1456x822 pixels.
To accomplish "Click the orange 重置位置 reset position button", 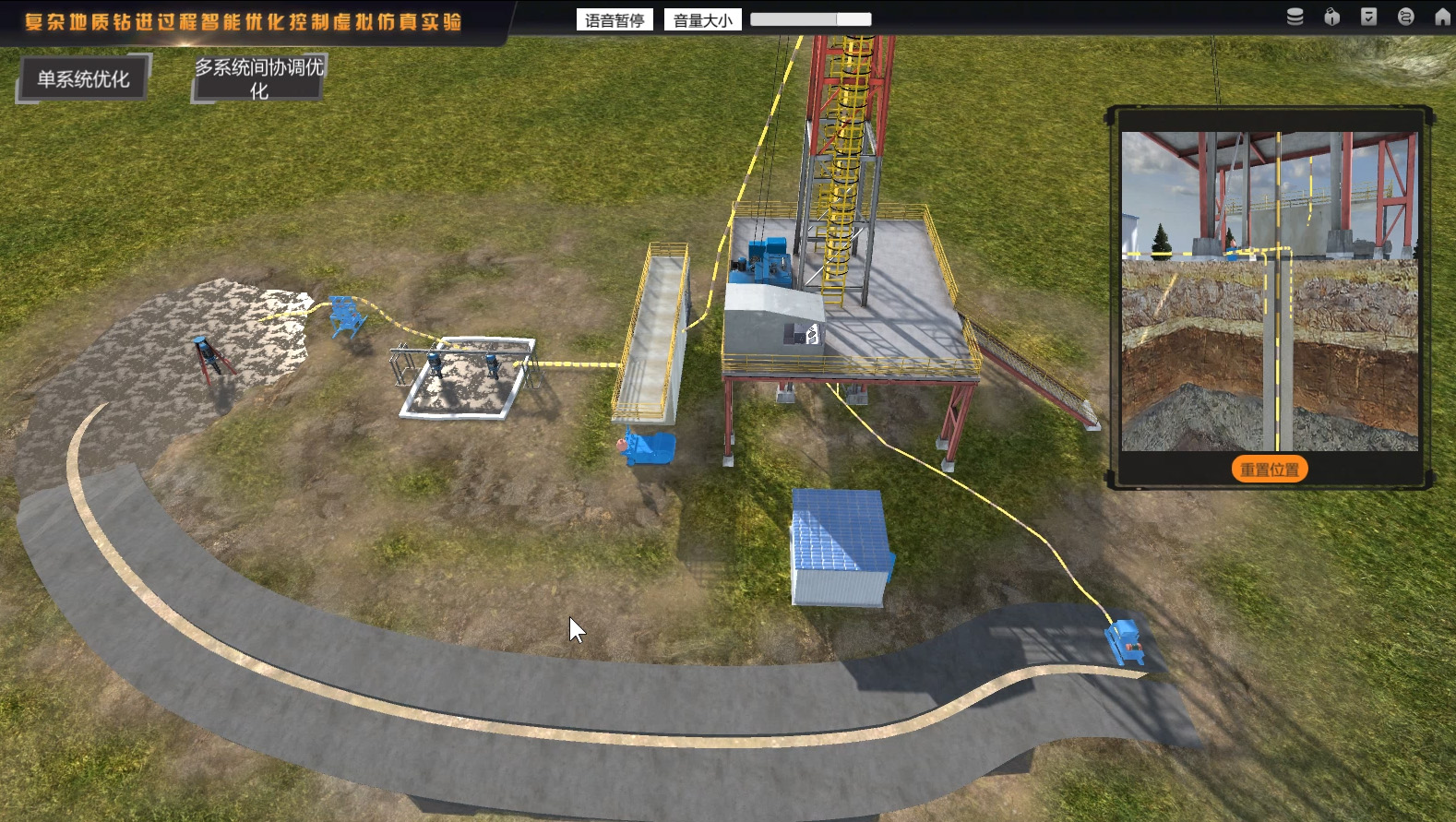I will click(x=1270, y=470).
